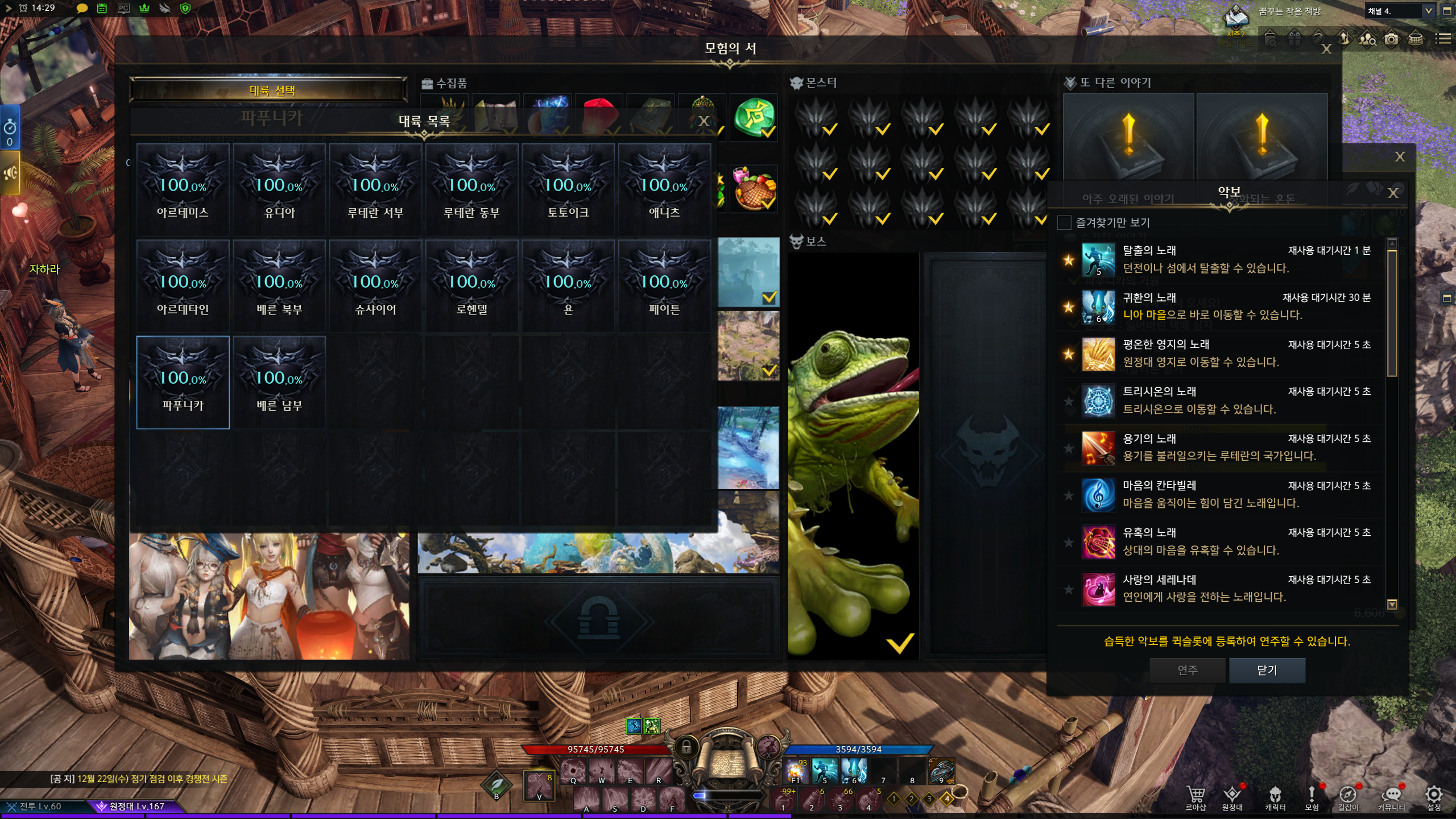This screenshot has width=1456, height=819.
Task: Select the 귀환의 노래 song row
Action: [x=1223, y=307]
